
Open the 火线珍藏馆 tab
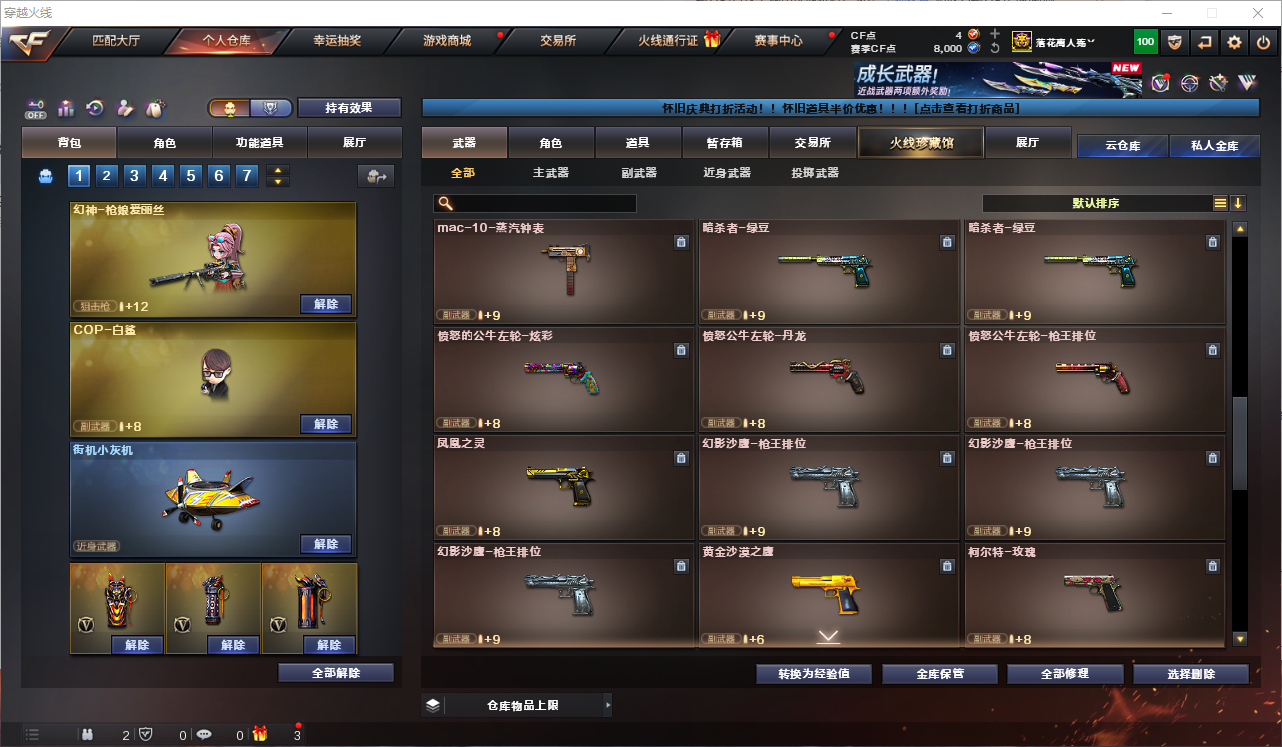pos(921,143)
